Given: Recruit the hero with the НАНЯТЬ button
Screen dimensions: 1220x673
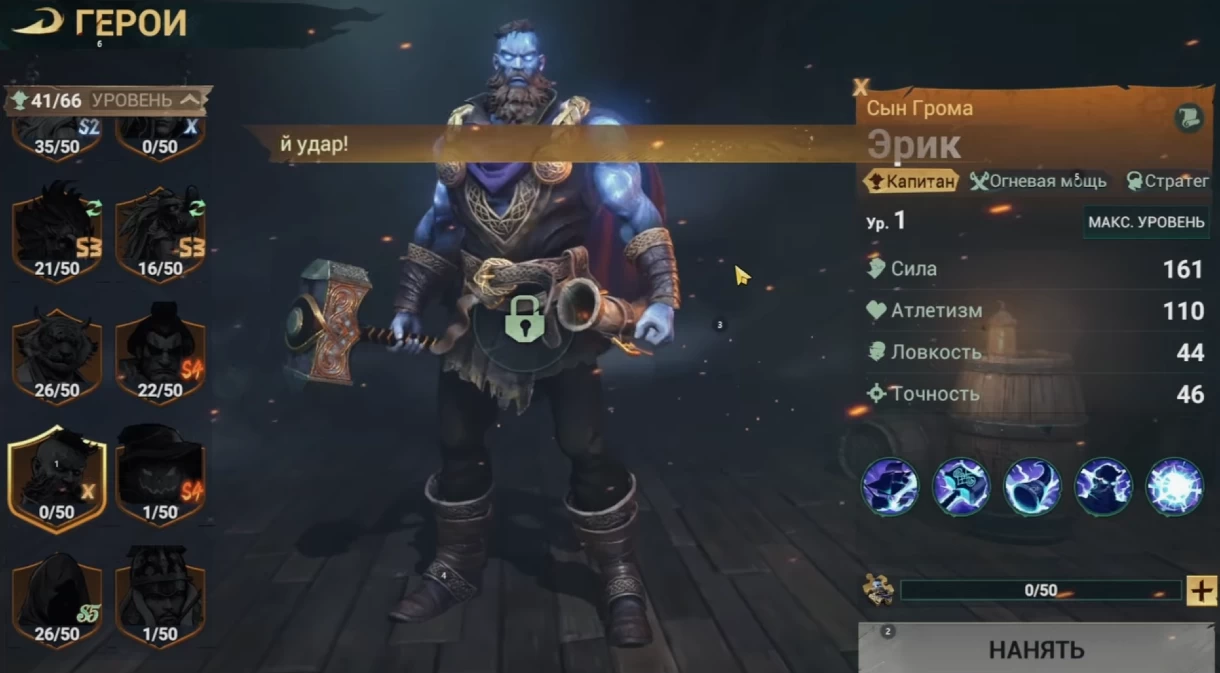Looking at the screenshot, I should tap(1036, 649).
